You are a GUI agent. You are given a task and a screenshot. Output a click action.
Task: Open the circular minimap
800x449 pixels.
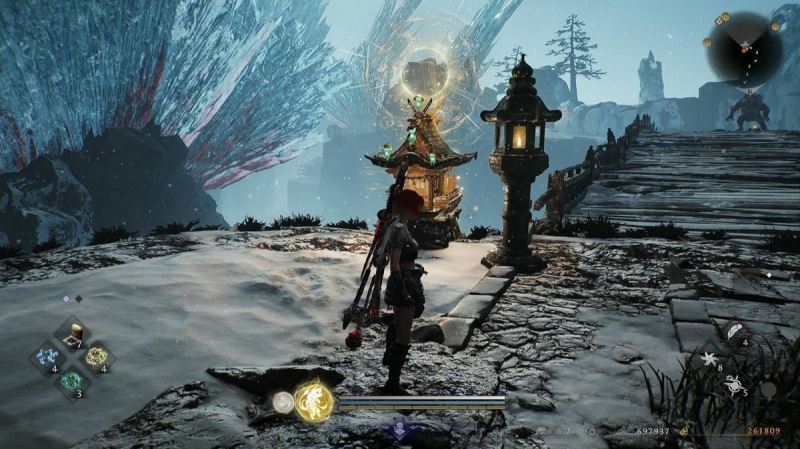click(744, 47)
